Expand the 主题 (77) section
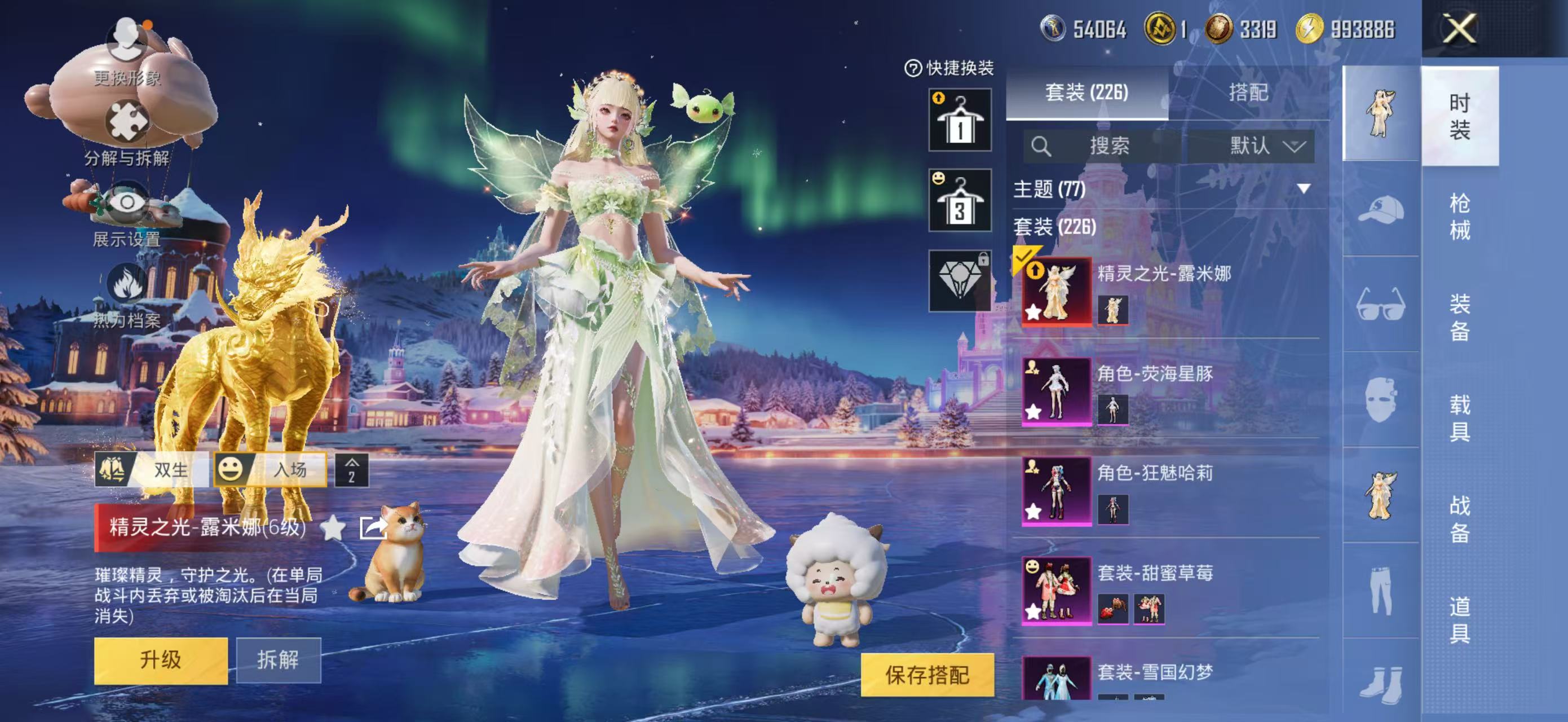The width and height of the screenshot is (1568, 722). click(1303, 189)
